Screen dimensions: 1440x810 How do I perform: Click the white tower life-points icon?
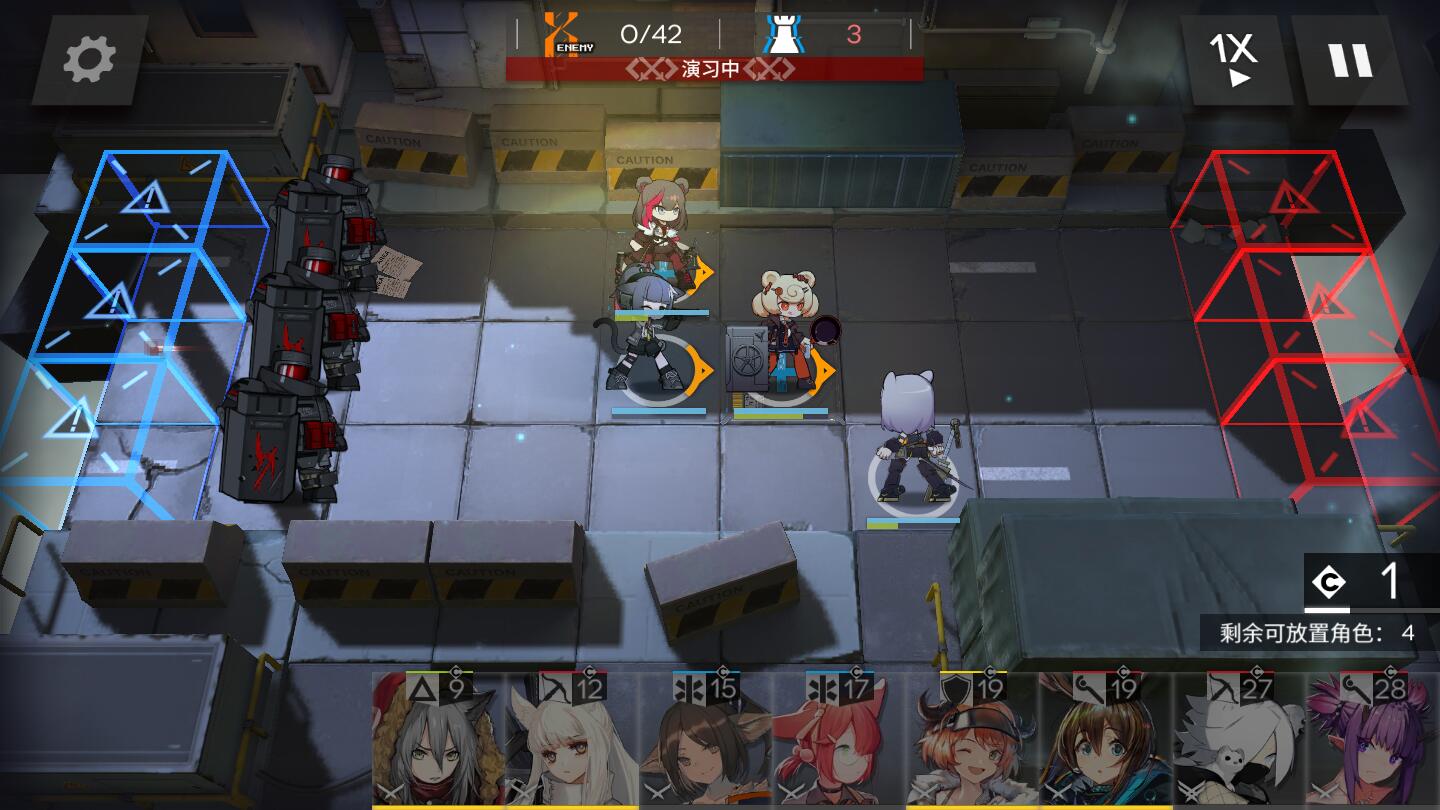coord(786,31)
